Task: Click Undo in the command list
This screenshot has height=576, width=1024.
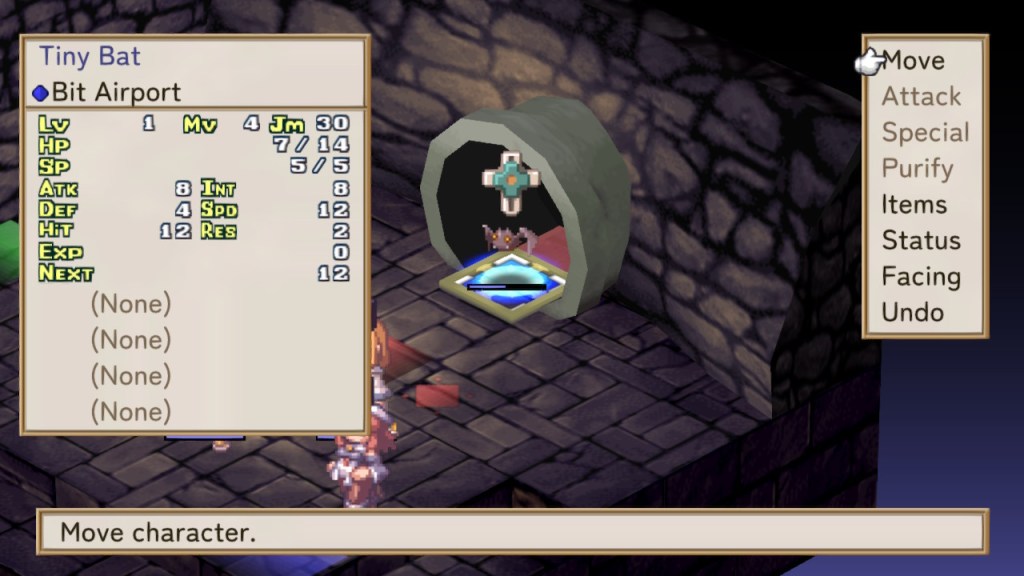Action: (x=912, y=313)
